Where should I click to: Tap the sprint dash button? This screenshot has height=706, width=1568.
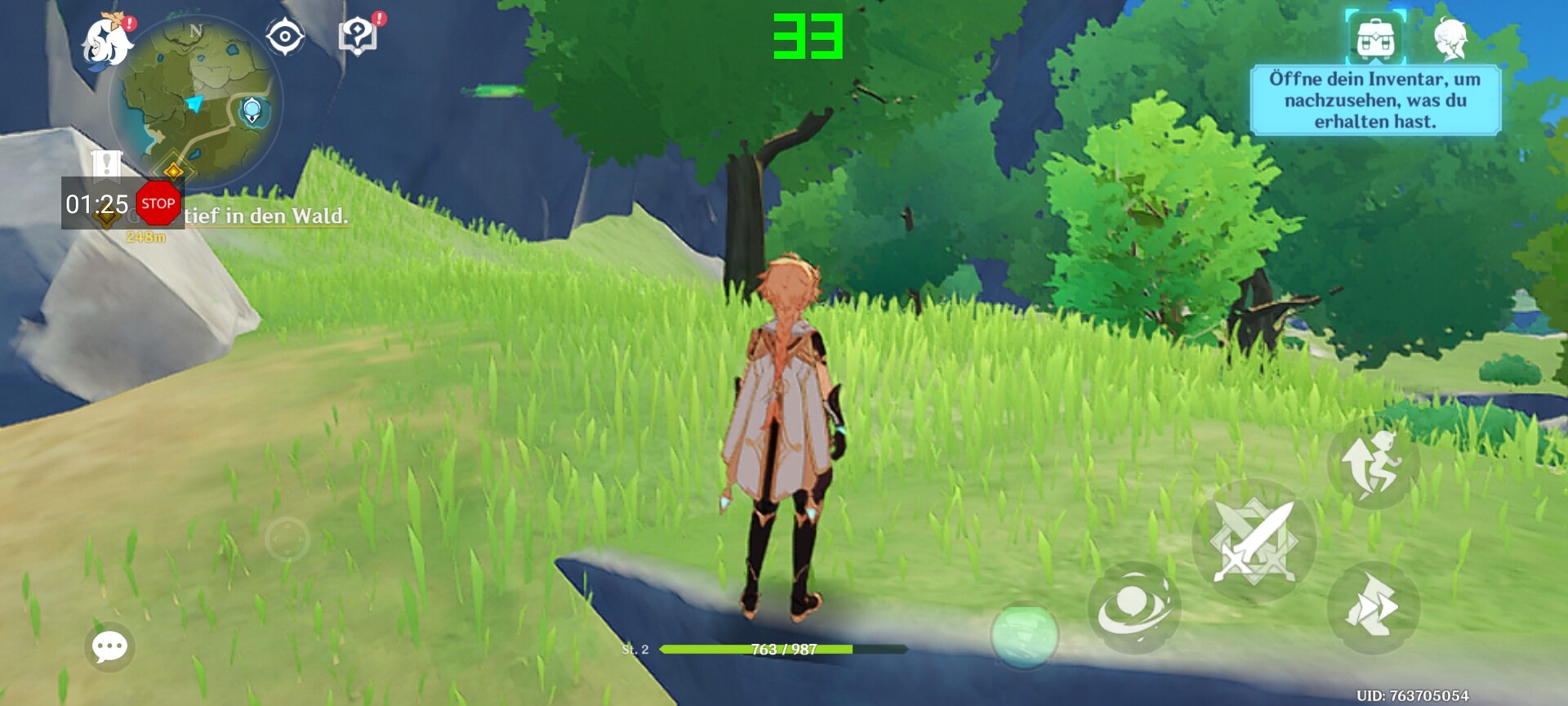pyautogui.click(x=1373, y=607)
